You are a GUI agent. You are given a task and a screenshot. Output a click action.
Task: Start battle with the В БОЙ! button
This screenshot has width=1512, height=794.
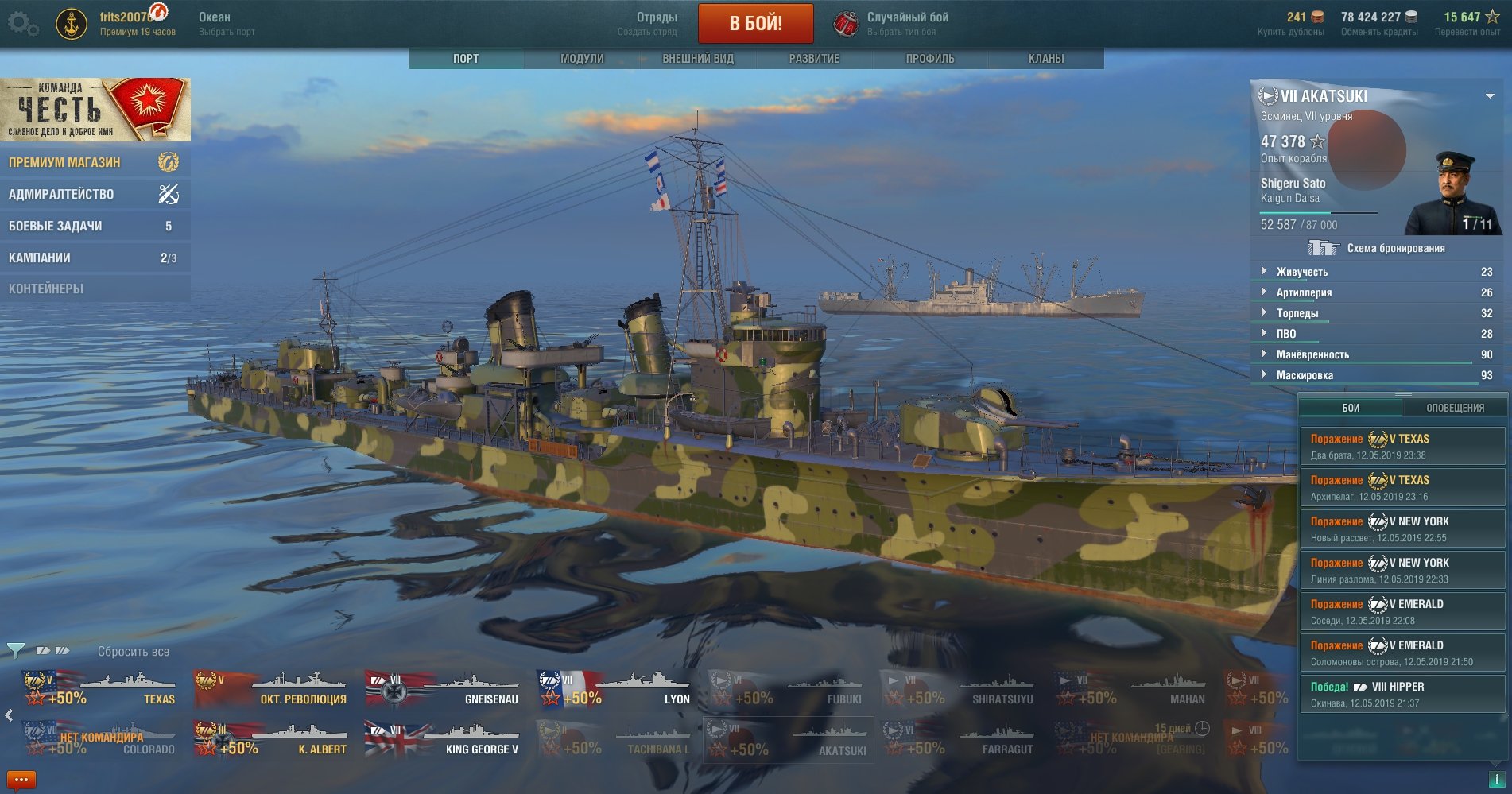point(755,24)
